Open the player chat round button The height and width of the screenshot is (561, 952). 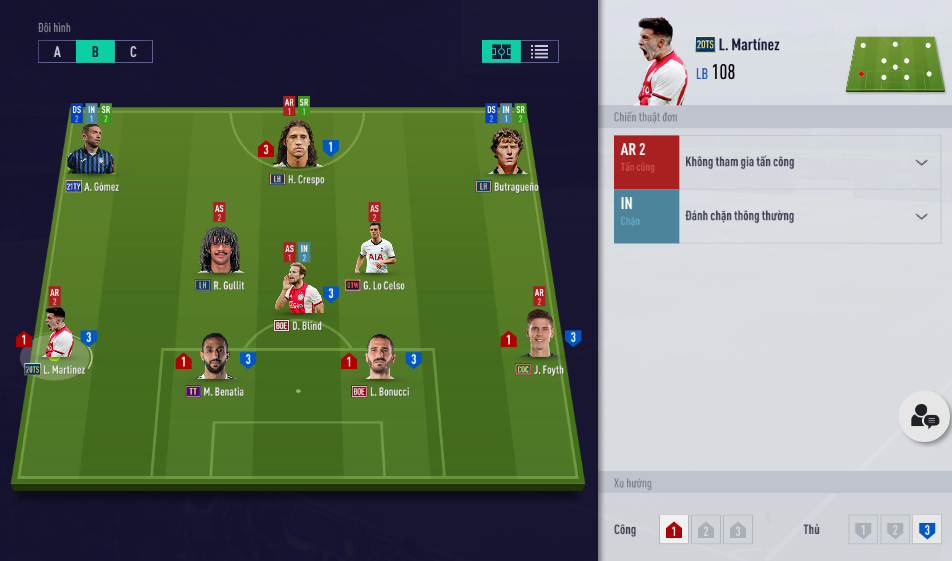[923, 417]
